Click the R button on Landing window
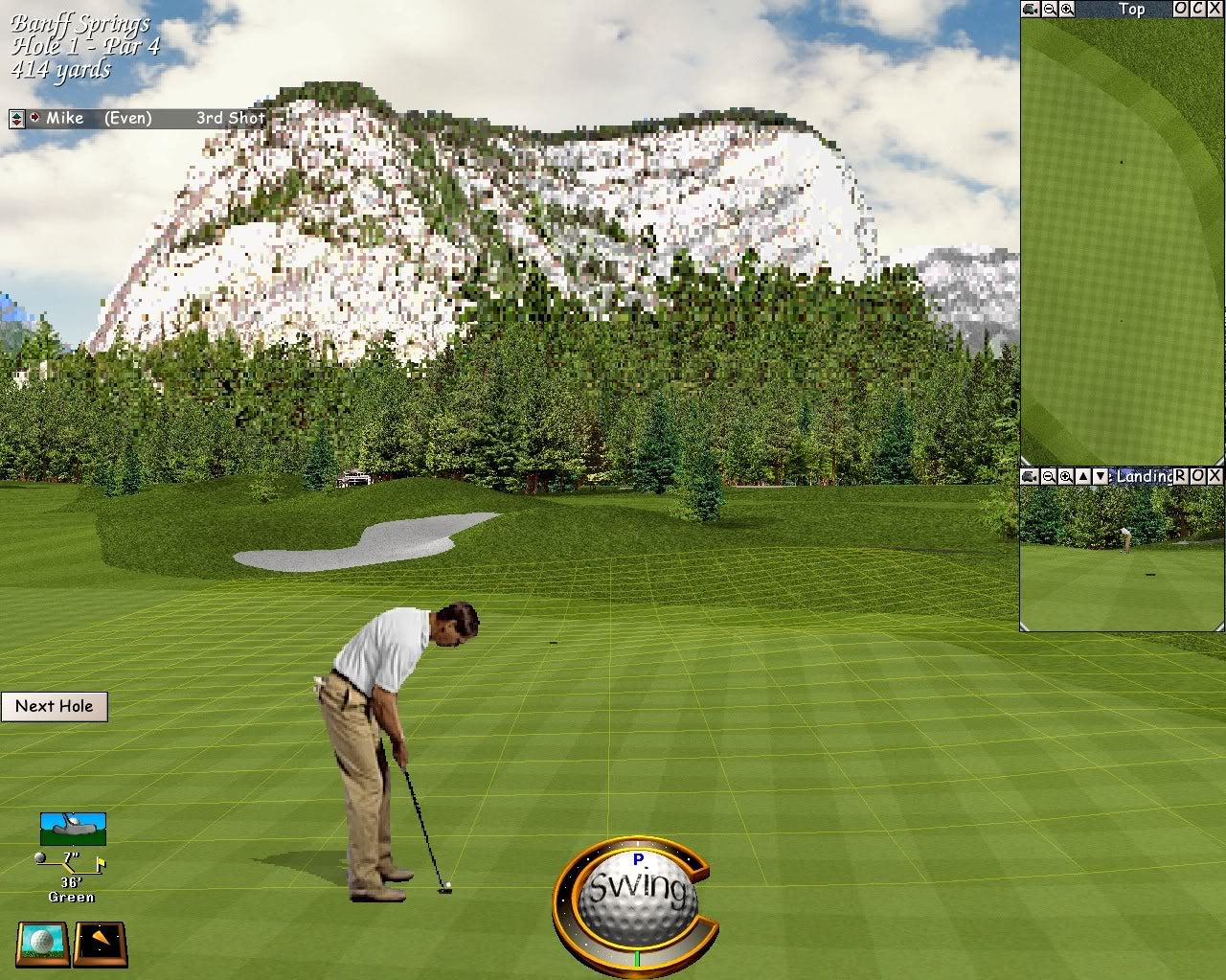Screen dimensions: 1226x980 coord(1181,476)
